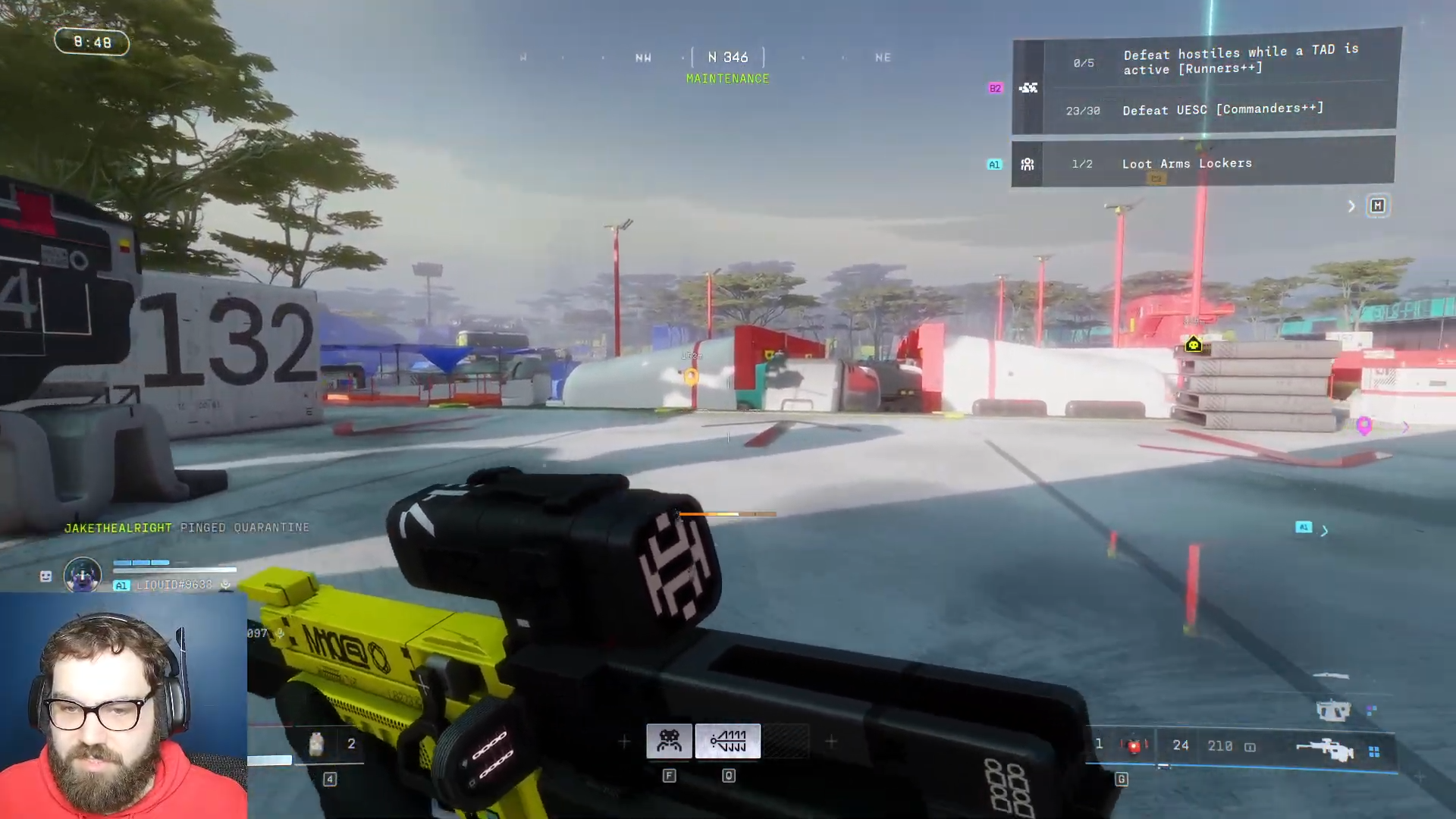Click the streamer webcam overlay
Image resolution: width=1456 pixels, height=819 pixels.
(123, 707)
